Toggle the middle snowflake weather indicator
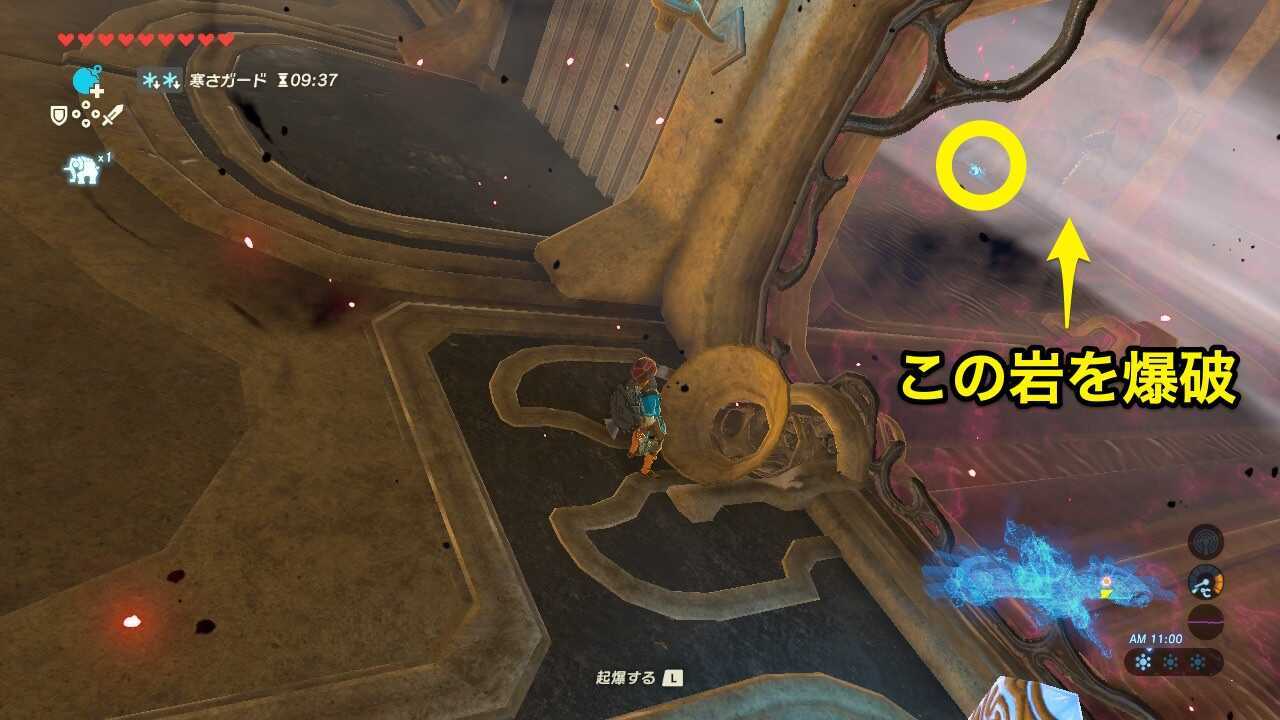This screenshot has height=720, width=1280. pyautogui.click(x=1170, y=660)
